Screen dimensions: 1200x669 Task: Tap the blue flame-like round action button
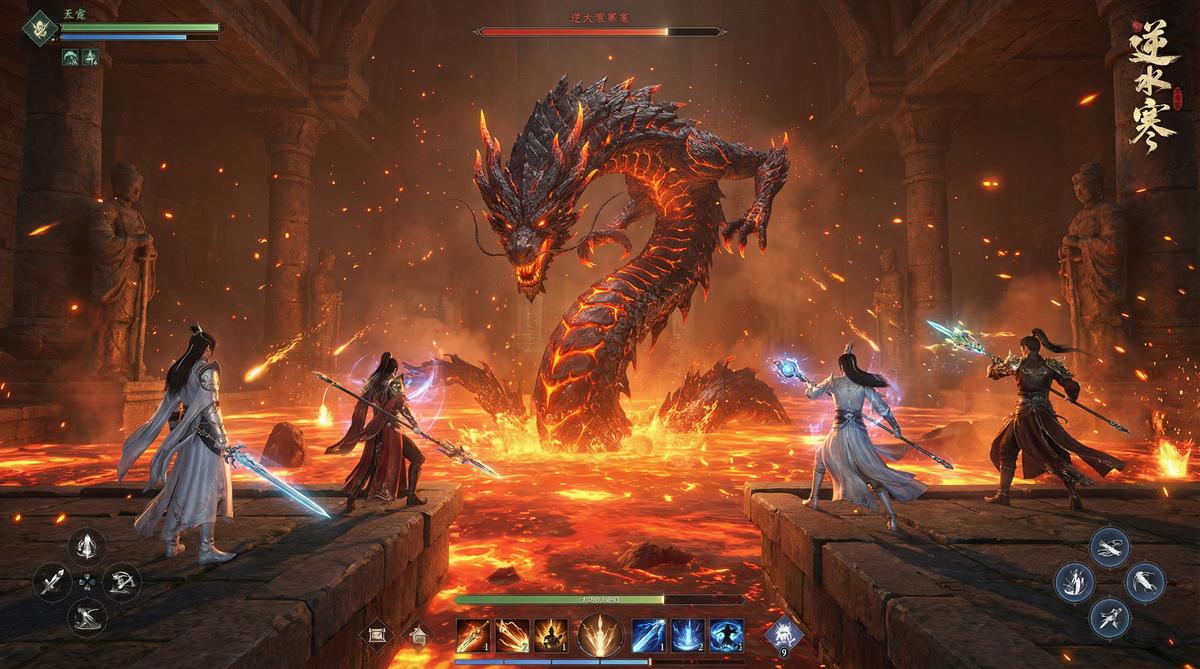click(x=1075, y=580)
